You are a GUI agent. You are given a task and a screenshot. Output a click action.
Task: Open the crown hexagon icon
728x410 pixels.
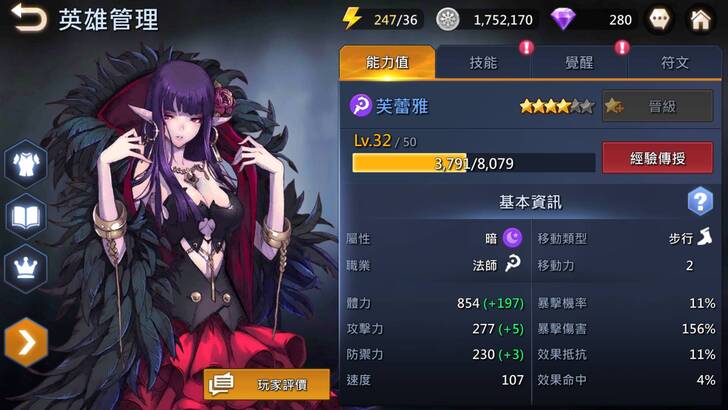(26, 267)
